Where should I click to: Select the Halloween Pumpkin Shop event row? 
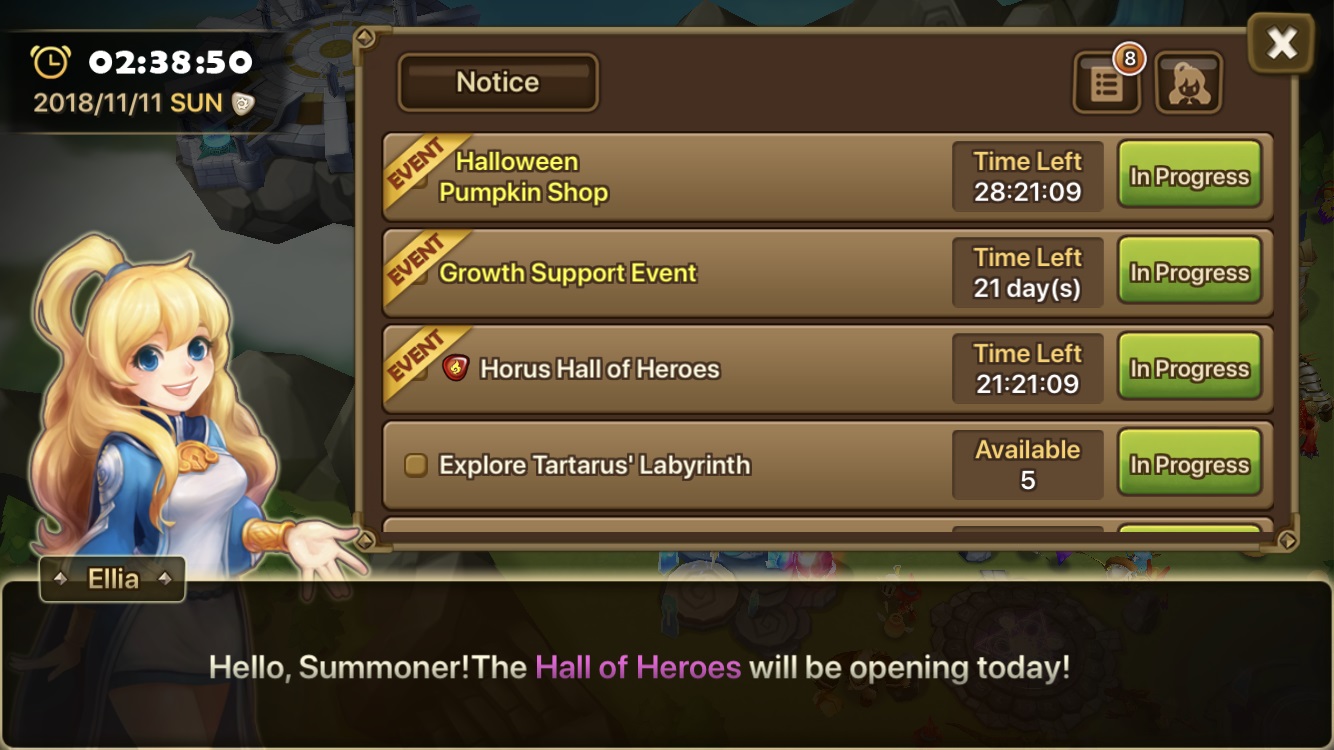click(x=660, y=177)
